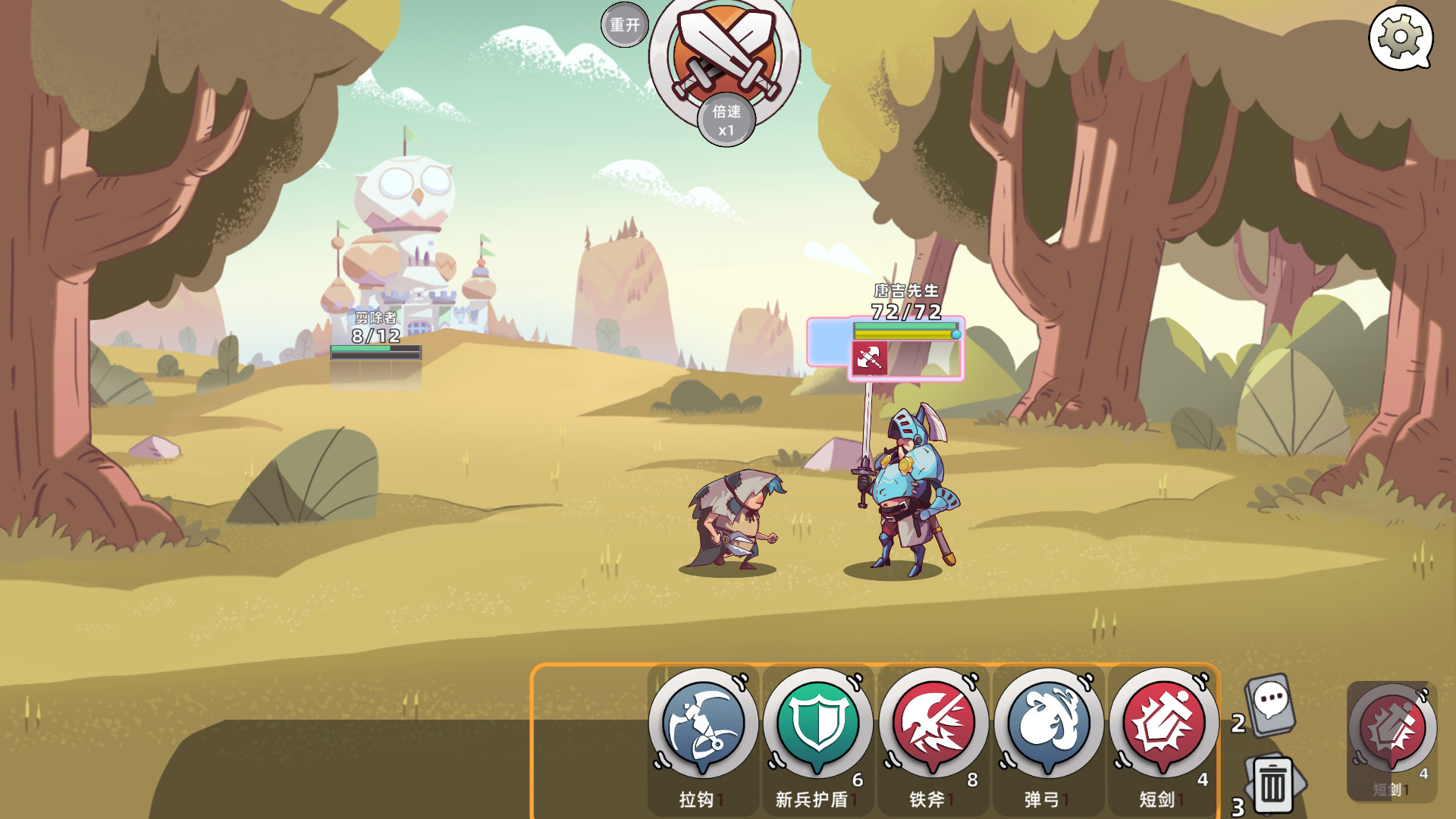This screenshot has width=1456, height=819.
Task: Play the 铁斧 iron axe card
Action: coord(934,724)
